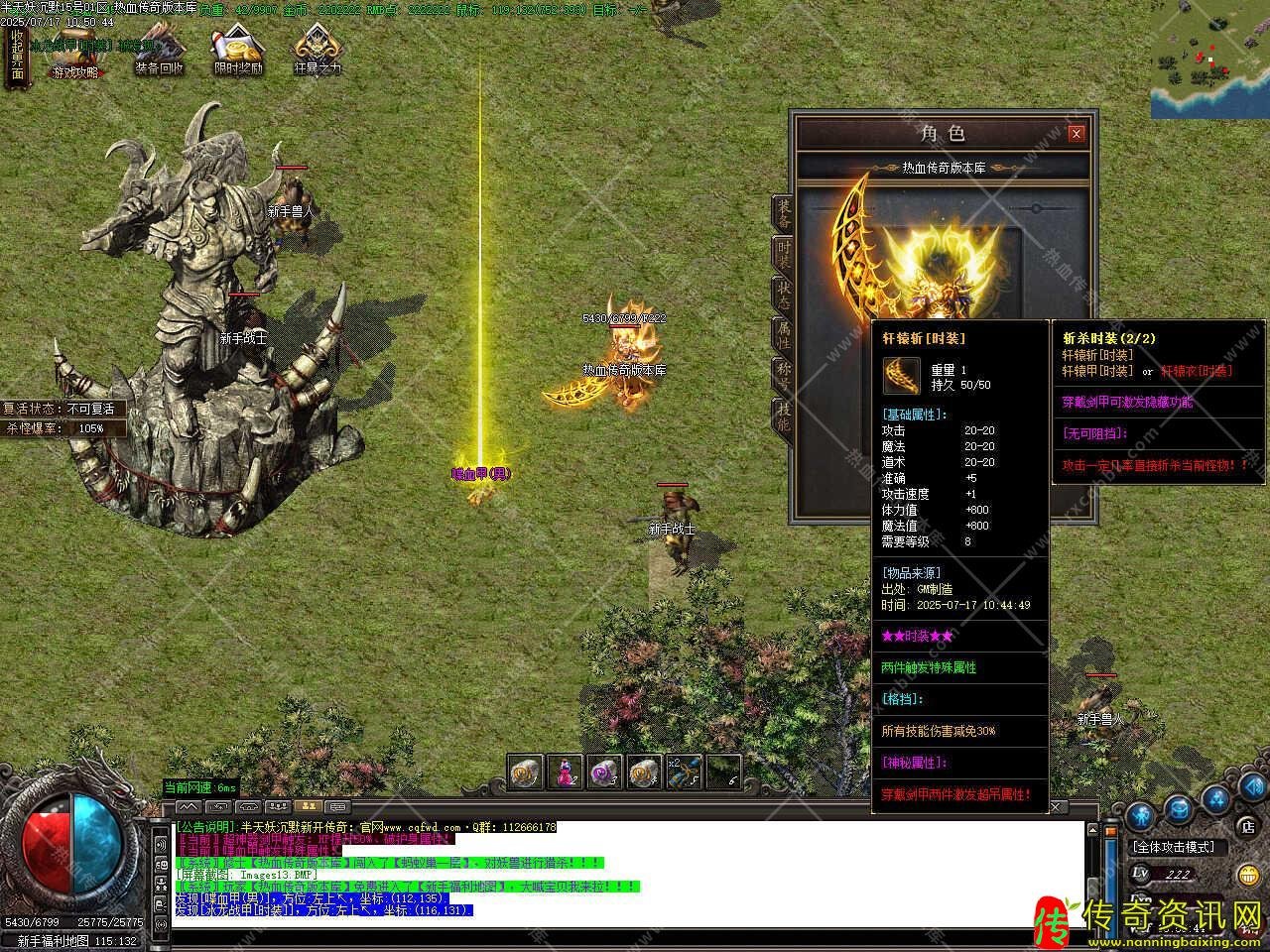The image size is (1270, 952).
Task: Switch to the 装备 equipment tab
Action: click(784, 212)
